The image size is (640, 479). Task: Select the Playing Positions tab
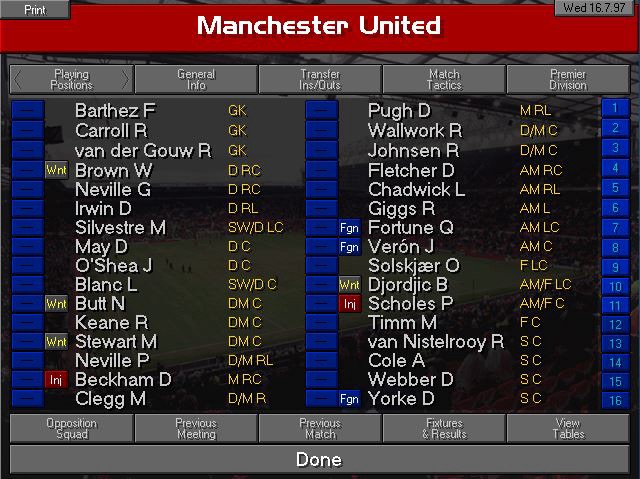71,80
